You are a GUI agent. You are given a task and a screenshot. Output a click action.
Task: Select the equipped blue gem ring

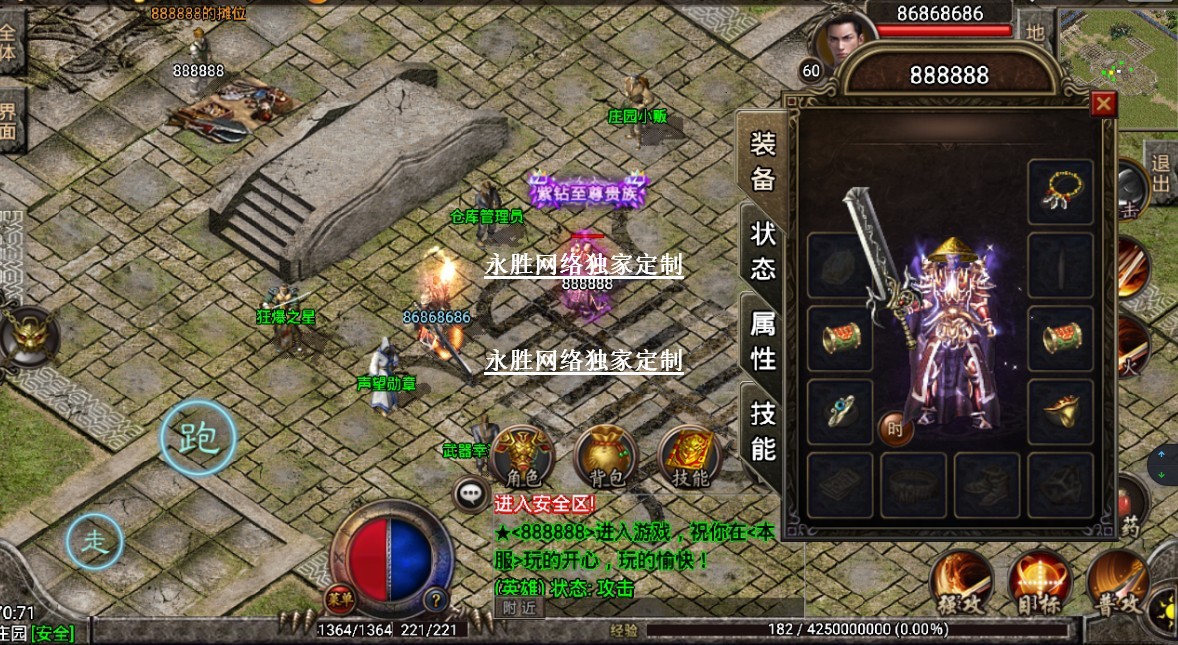pos(839,411)
